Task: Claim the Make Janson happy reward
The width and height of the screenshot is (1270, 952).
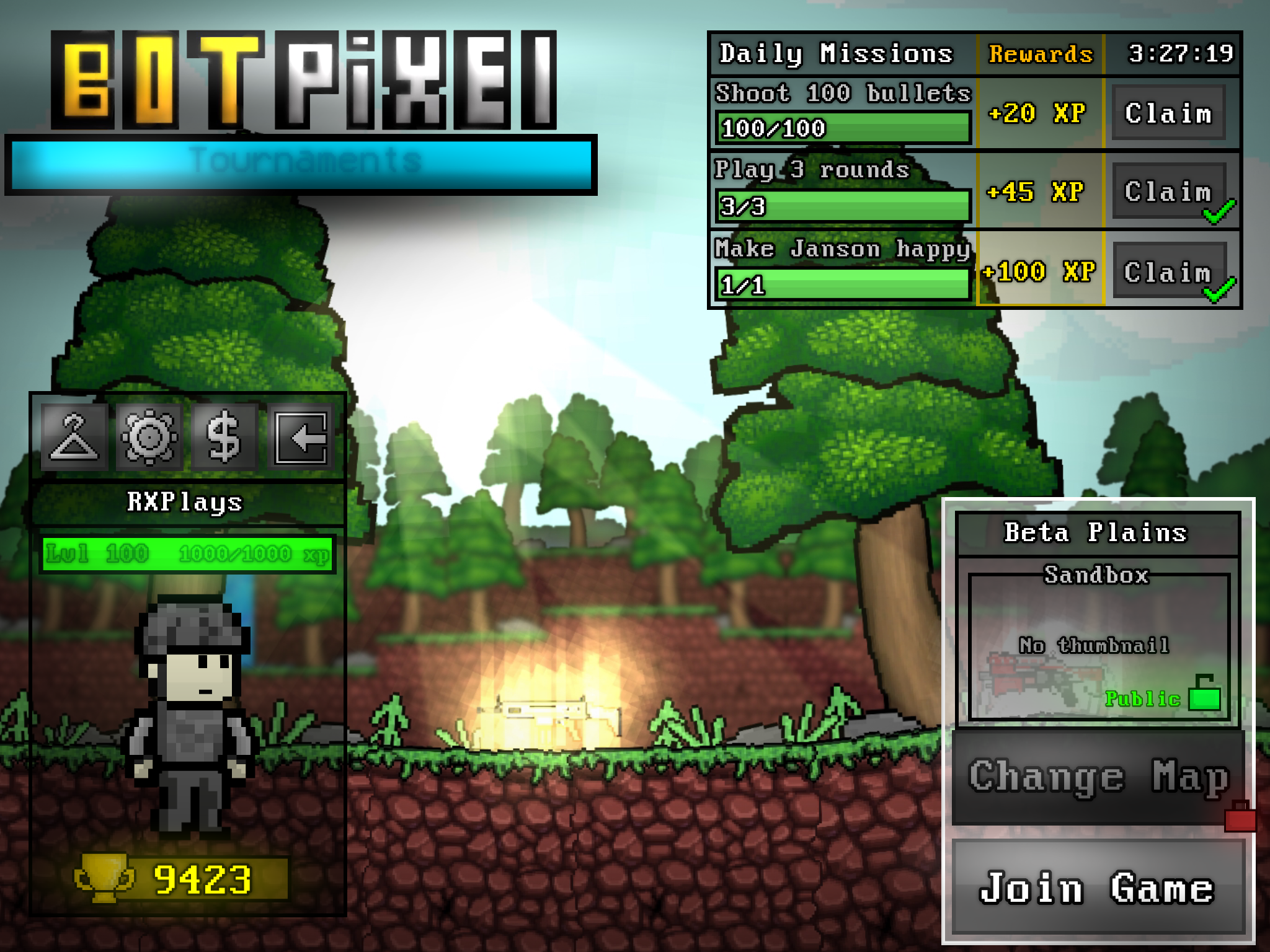Action: click(1168, 271)
